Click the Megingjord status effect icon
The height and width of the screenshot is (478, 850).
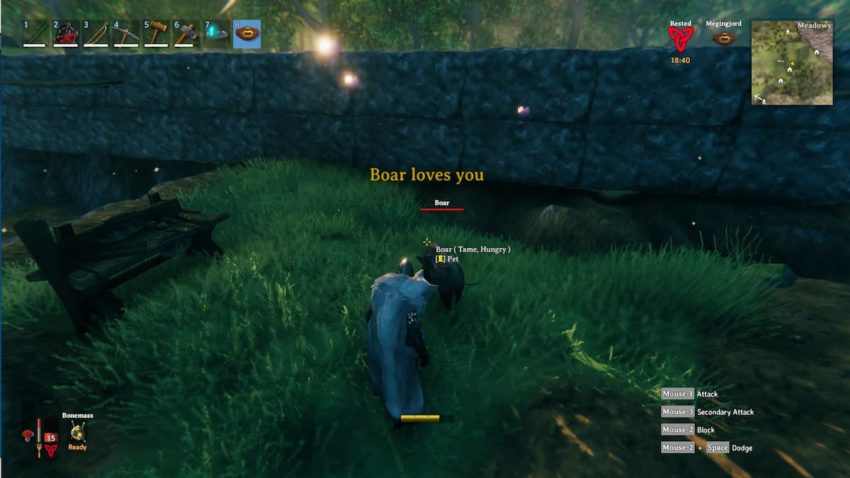coord(722,39)
